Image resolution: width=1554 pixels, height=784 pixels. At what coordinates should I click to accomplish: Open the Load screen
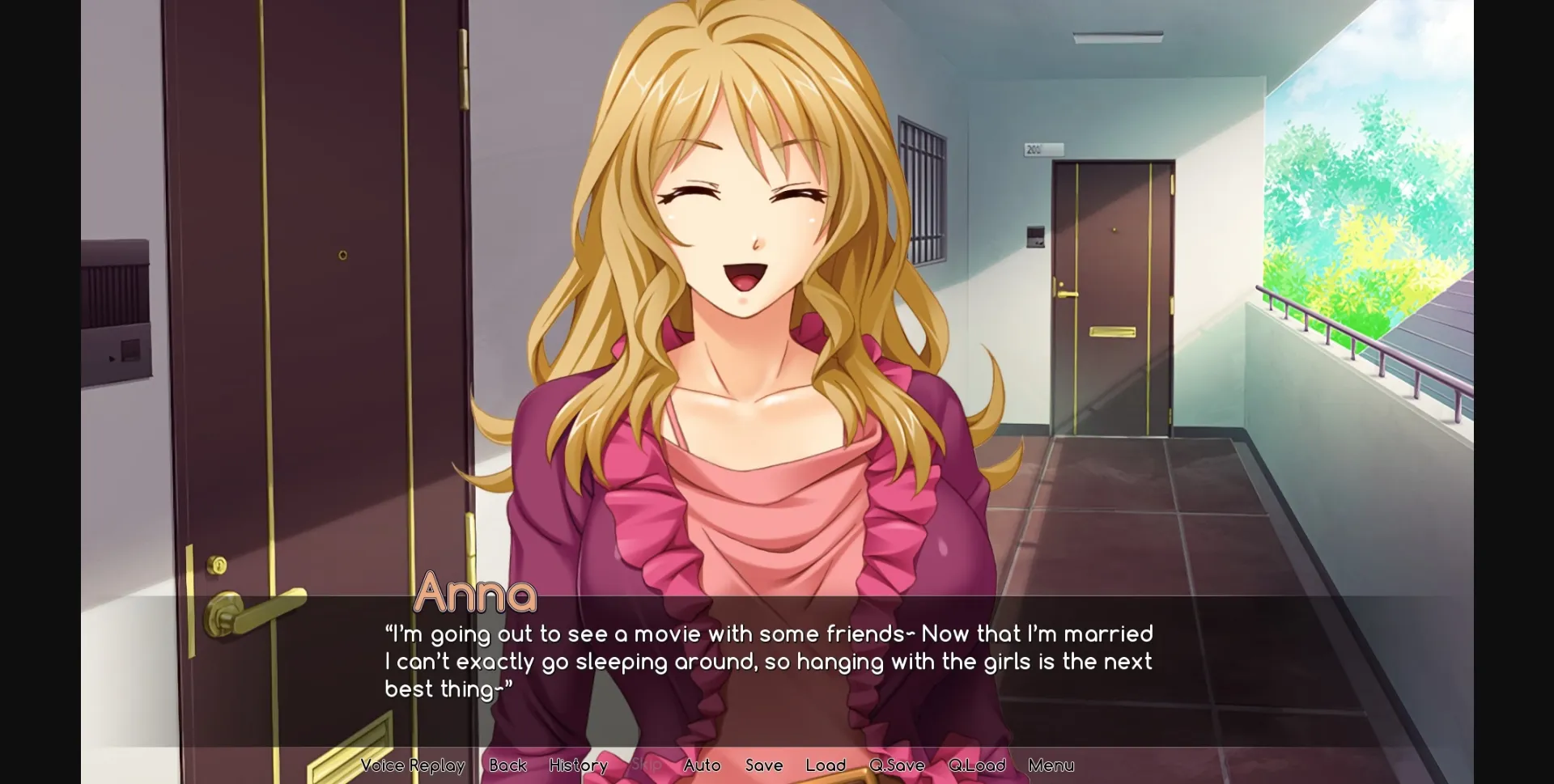coord(825,765)
